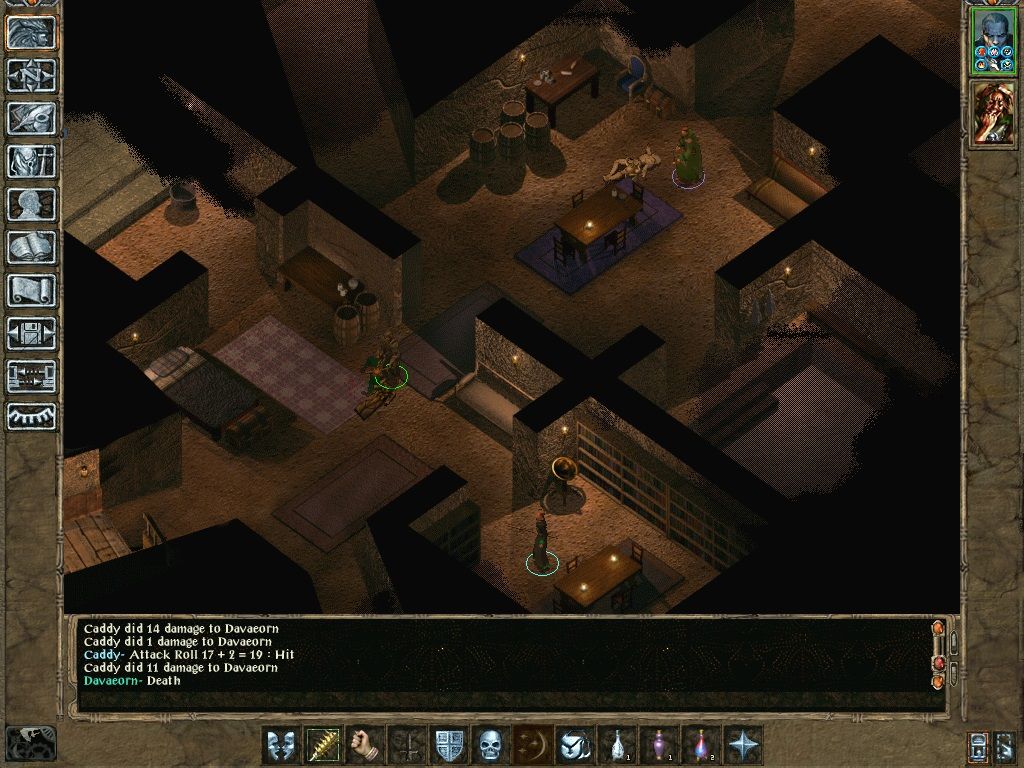The height and width of the screenshot is (768, 1024).
Task: Toggle pause with the bottom-left clock
Action: pos(30,744)
